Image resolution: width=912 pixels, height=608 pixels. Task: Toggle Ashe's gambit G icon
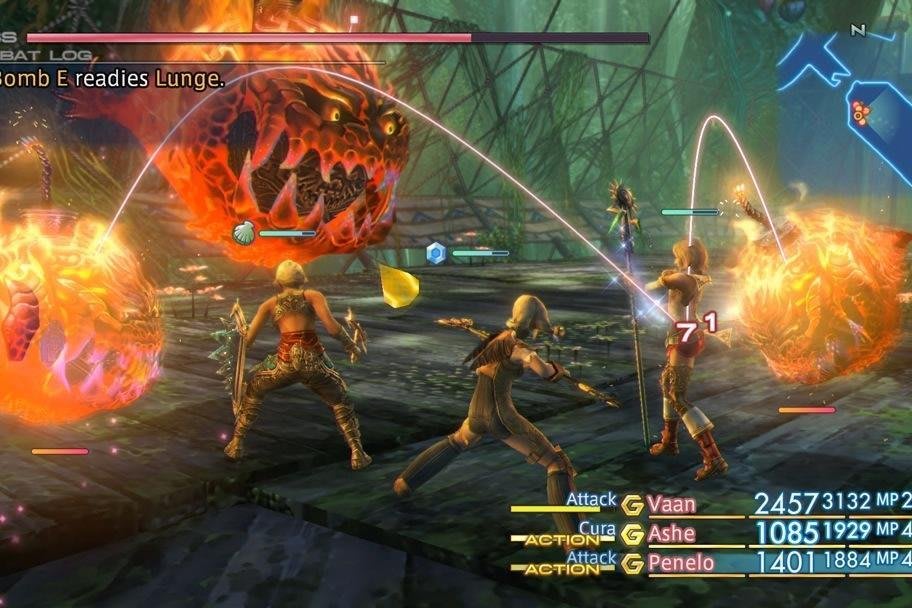(x=632, y=534)
